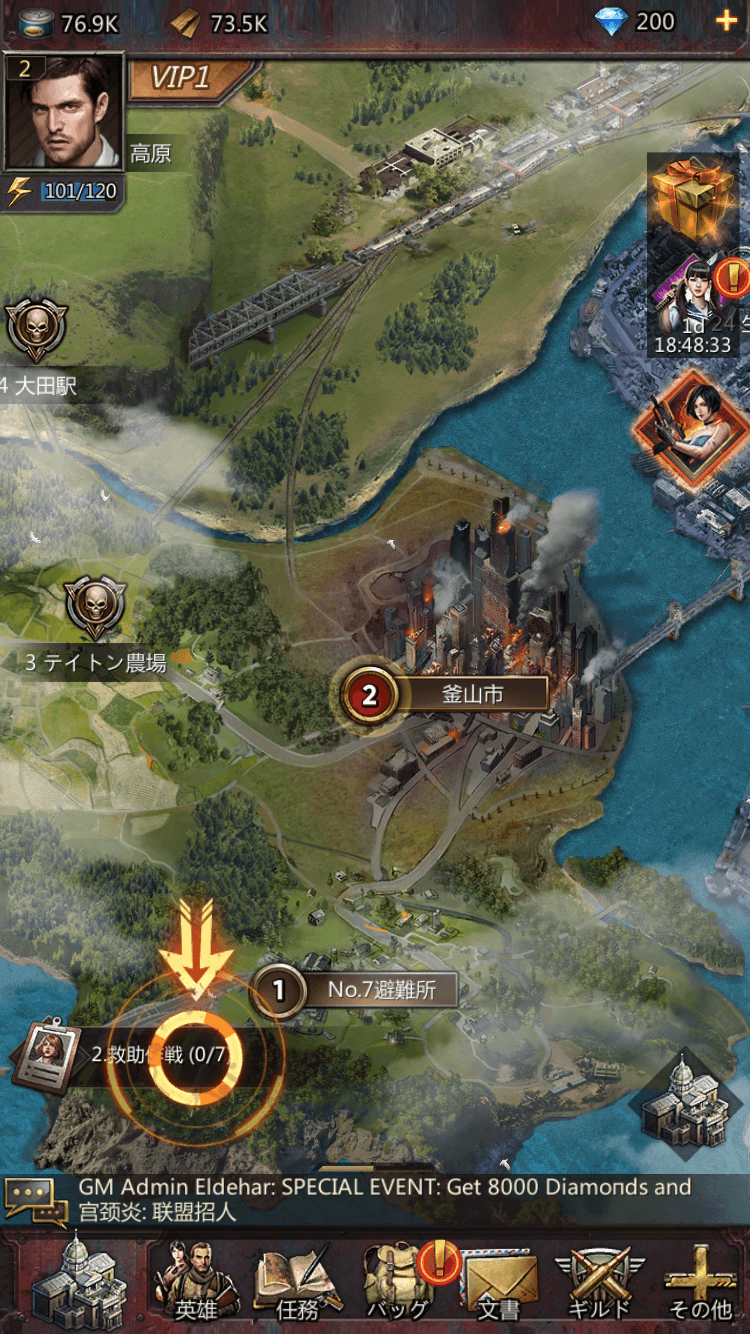Open the 任務 missions menu

pyautogui.click(x=297, y=1283)
